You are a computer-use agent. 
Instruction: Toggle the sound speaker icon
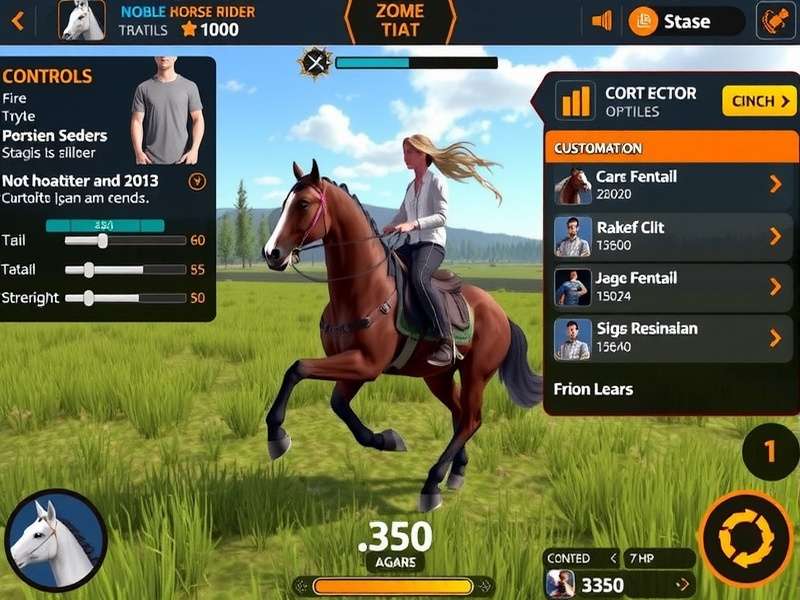tap(602, 21)
